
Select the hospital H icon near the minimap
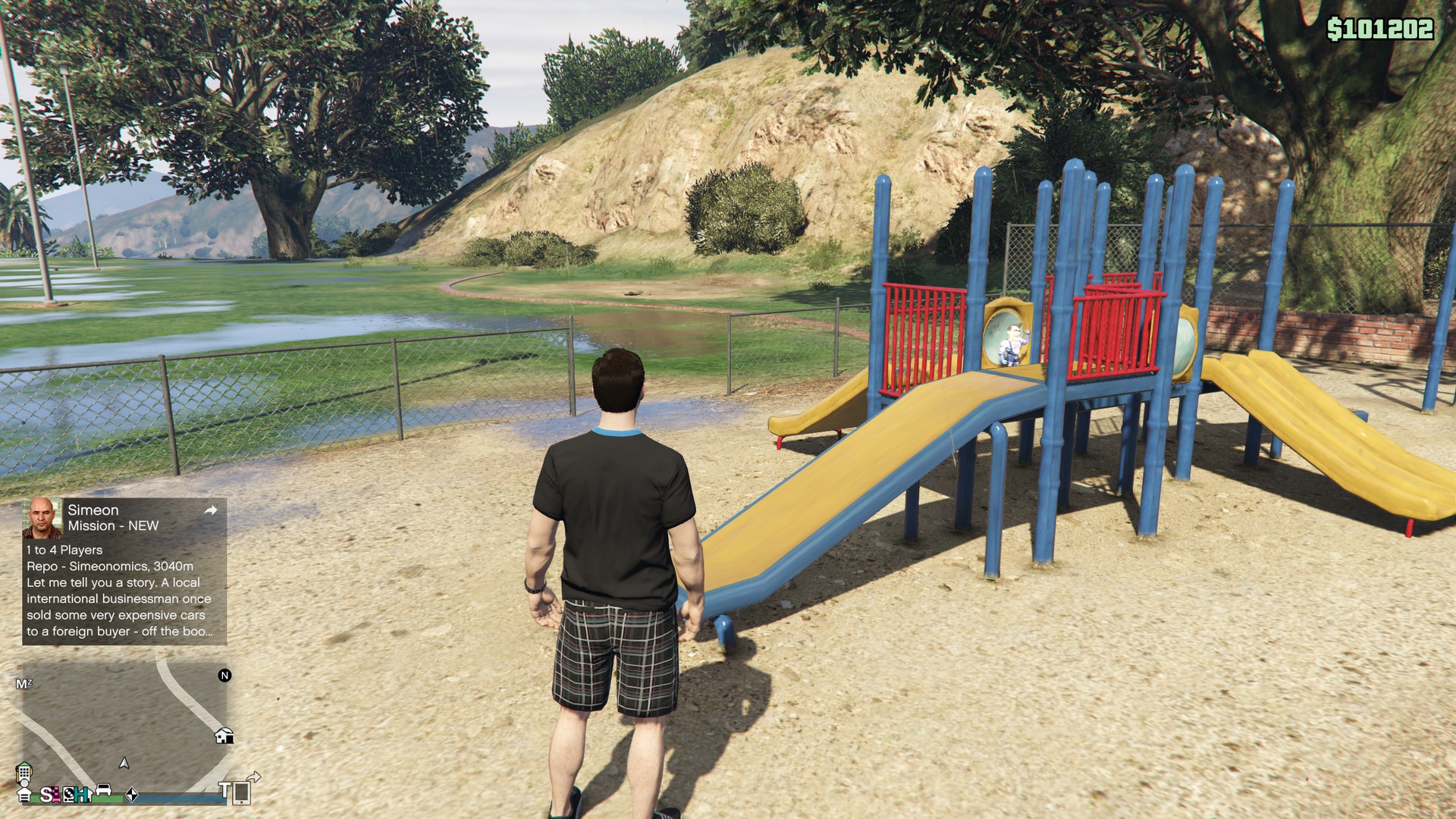pos(82,795)
